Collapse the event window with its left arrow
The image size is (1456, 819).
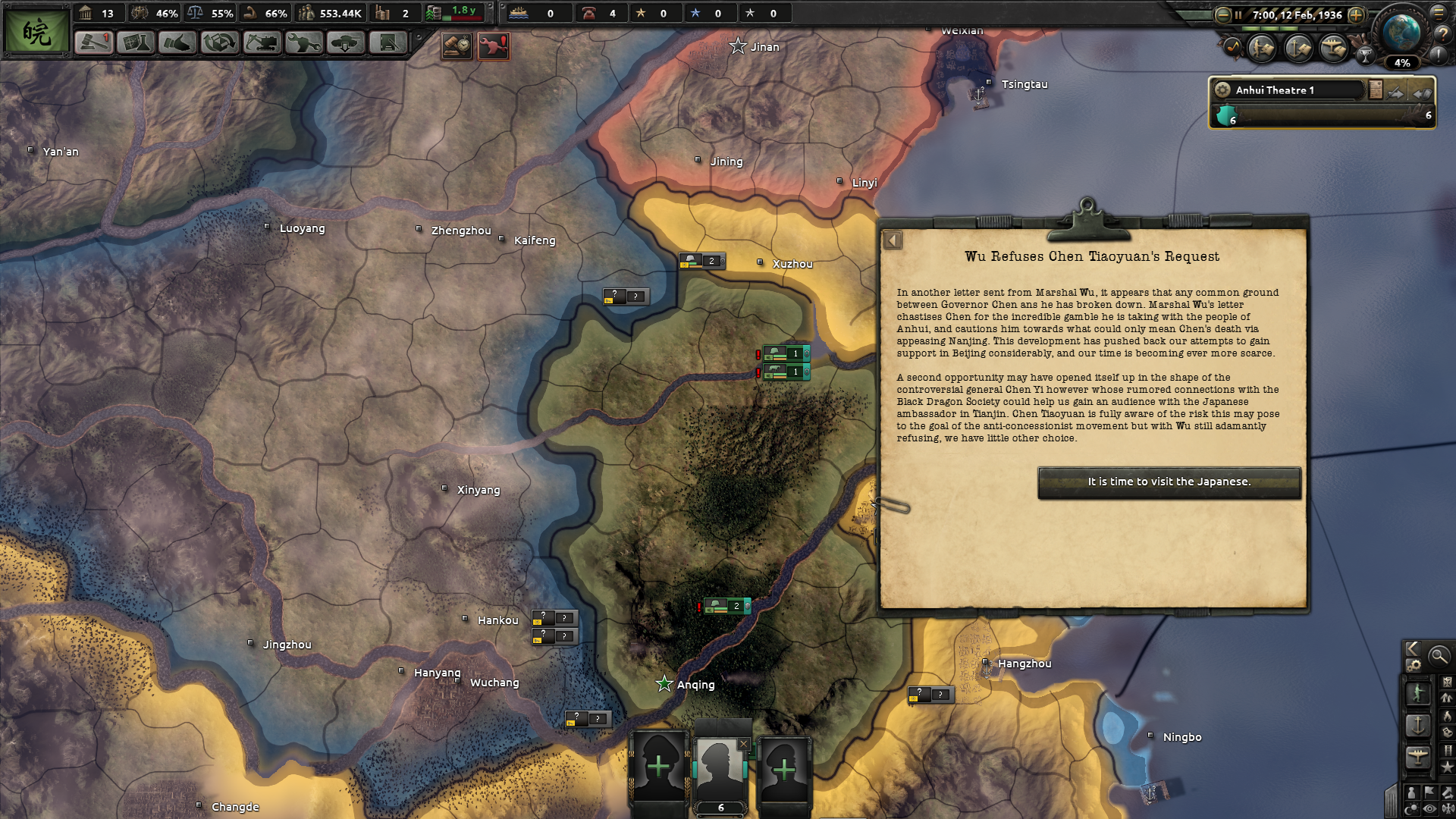[892, 240]
